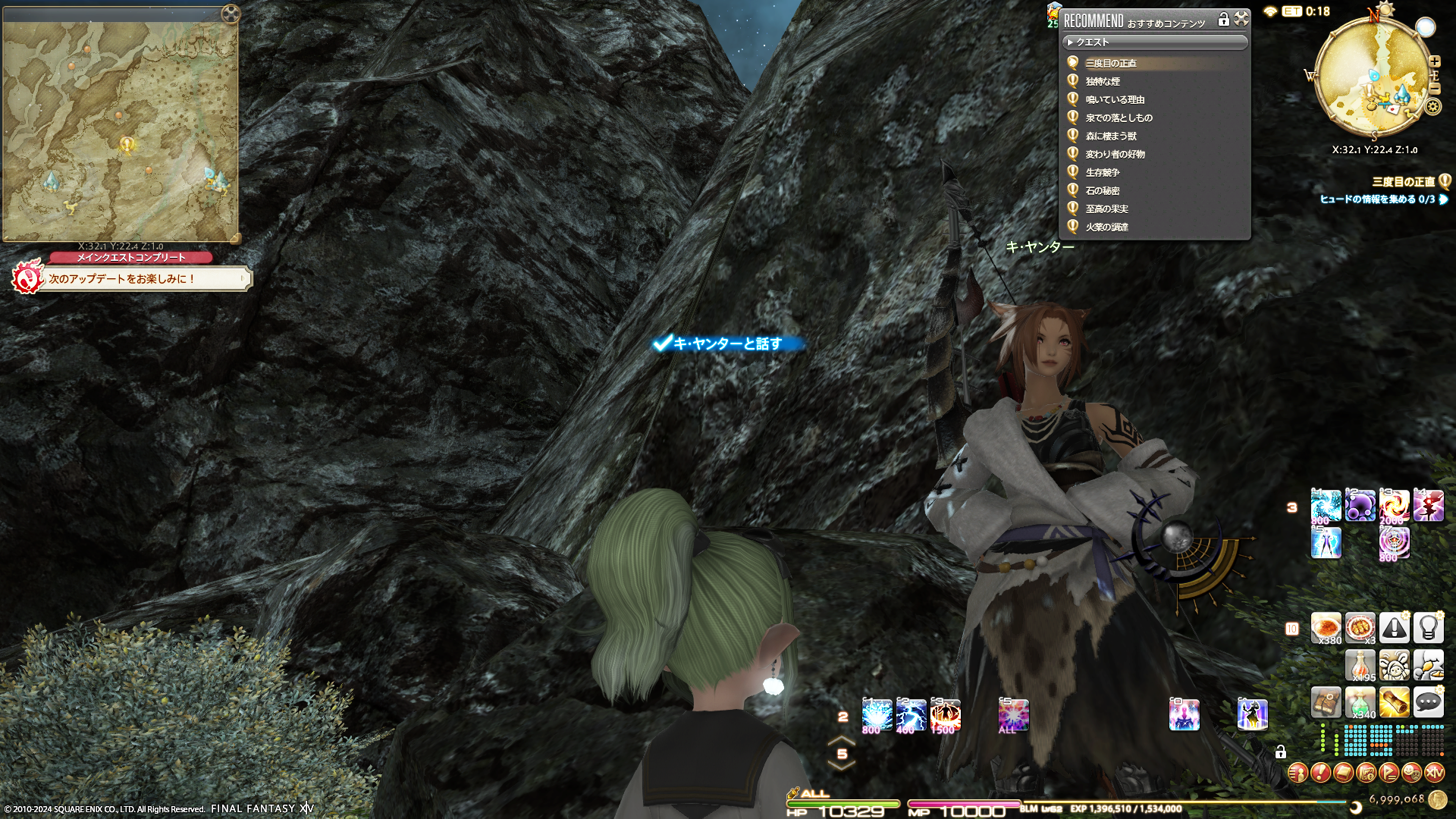The height and width of the screenshot is (819, 1456).
Task: Talk to キ・ヤンター via the target prompt
Action: click(726, 344)
